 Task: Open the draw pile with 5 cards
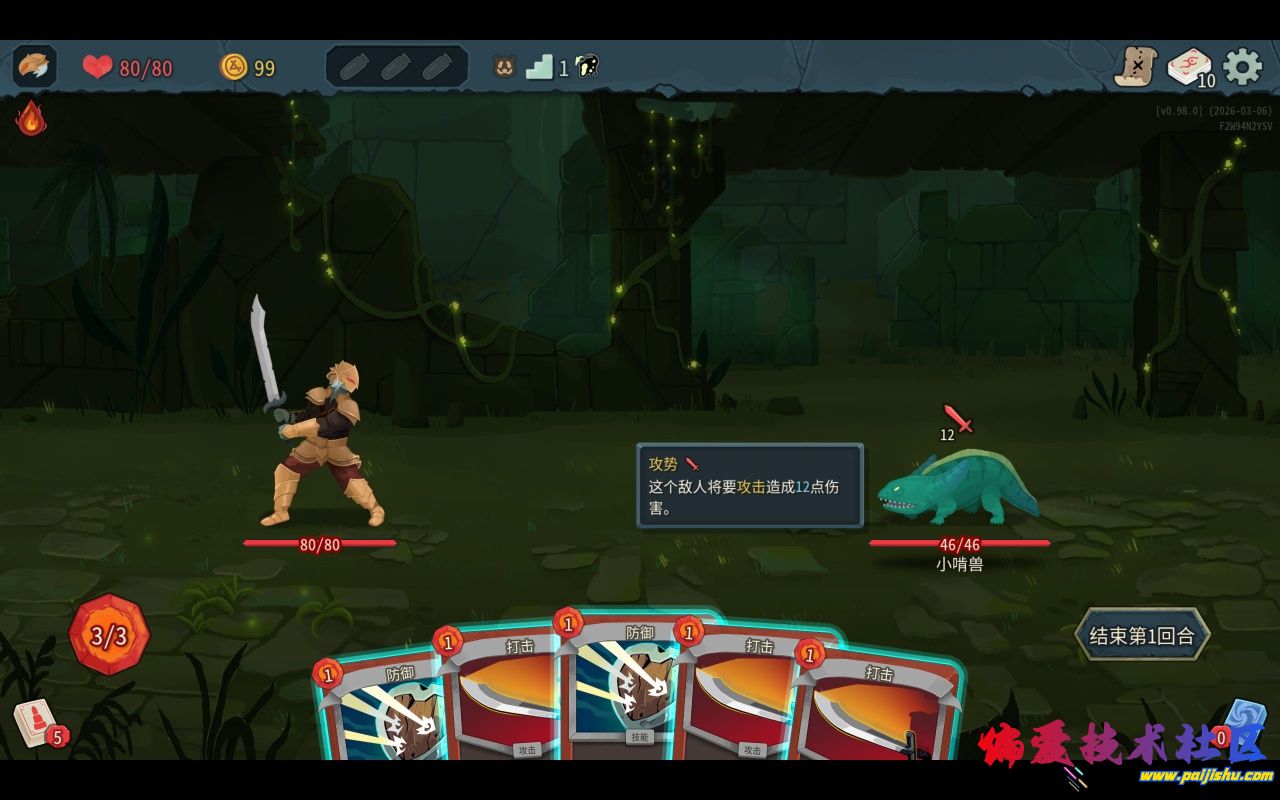(36, 722)
